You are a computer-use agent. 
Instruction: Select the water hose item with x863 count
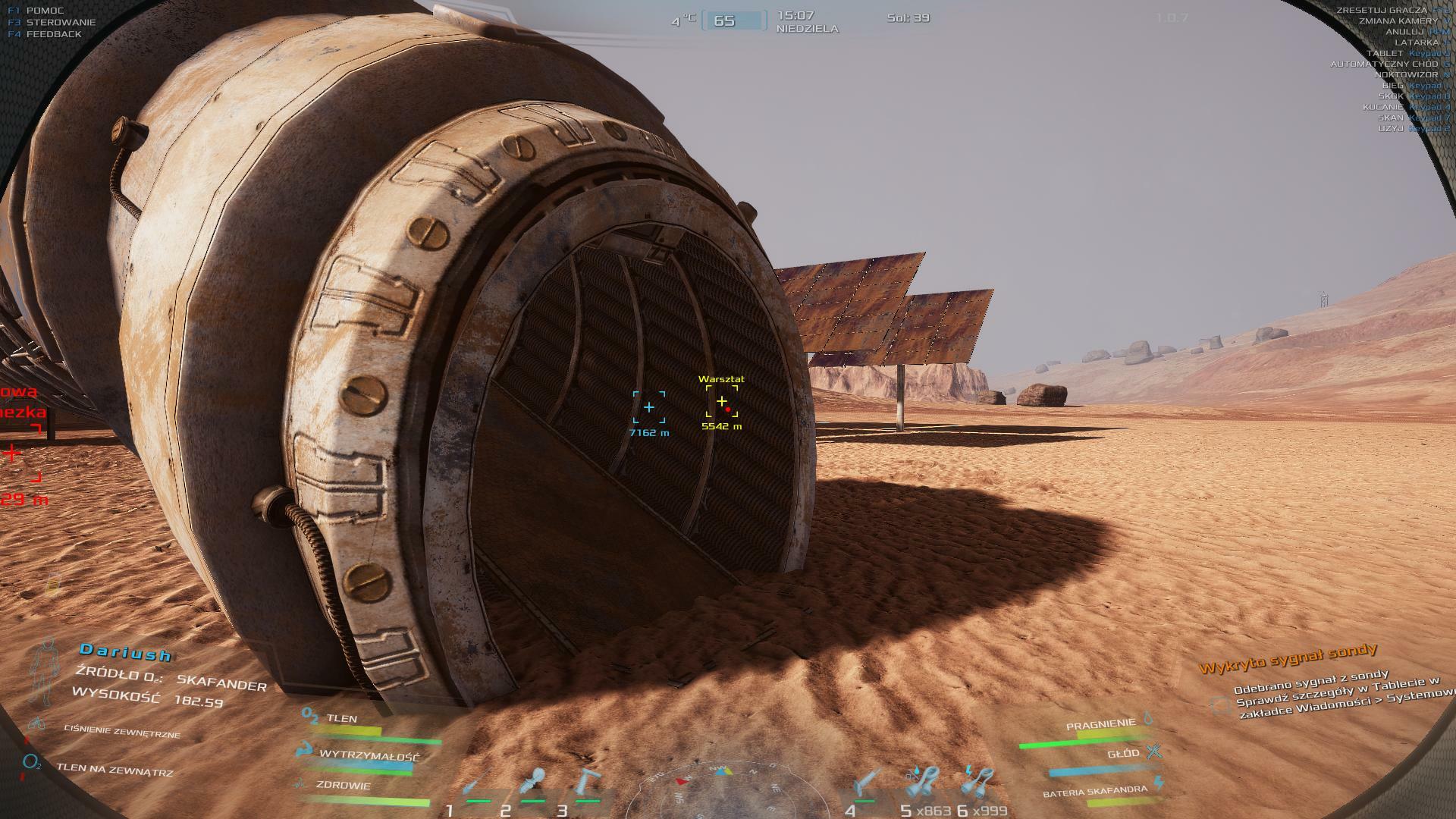(923, 783)
